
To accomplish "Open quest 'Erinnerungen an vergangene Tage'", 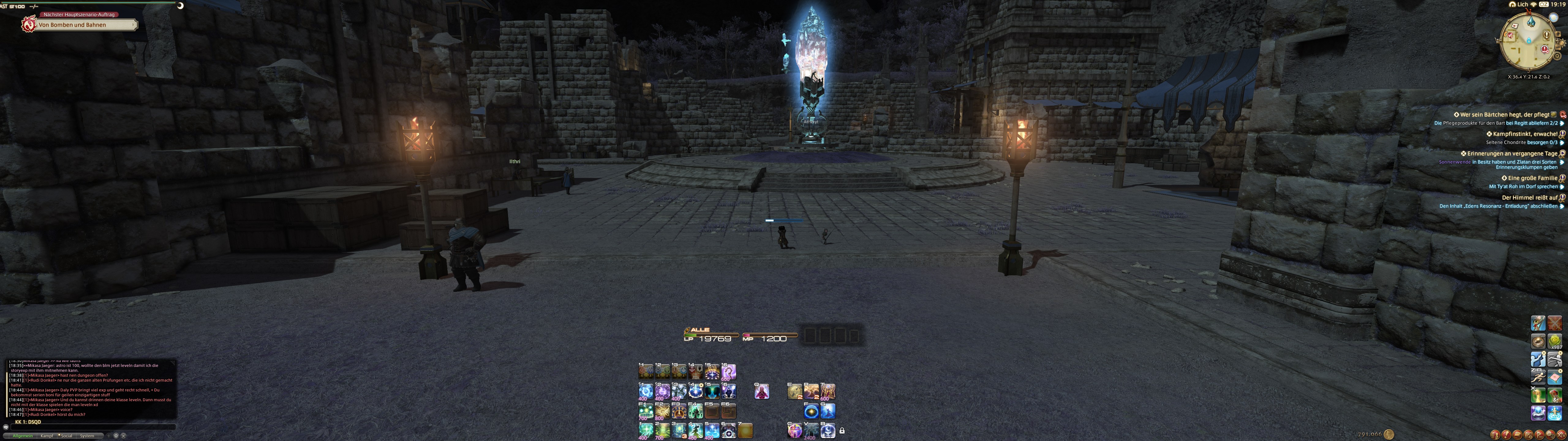I will tap(1511, 153).
